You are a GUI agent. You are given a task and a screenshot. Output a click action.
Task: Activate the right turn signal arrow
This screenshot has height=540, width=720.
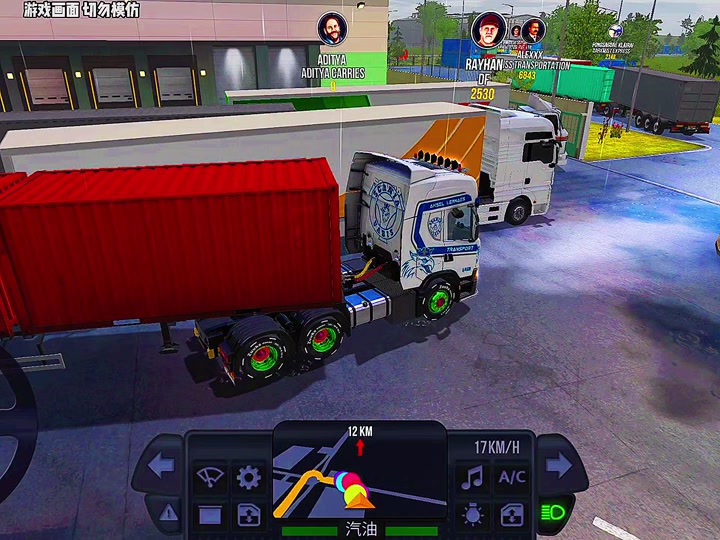(x=558, y=465)
